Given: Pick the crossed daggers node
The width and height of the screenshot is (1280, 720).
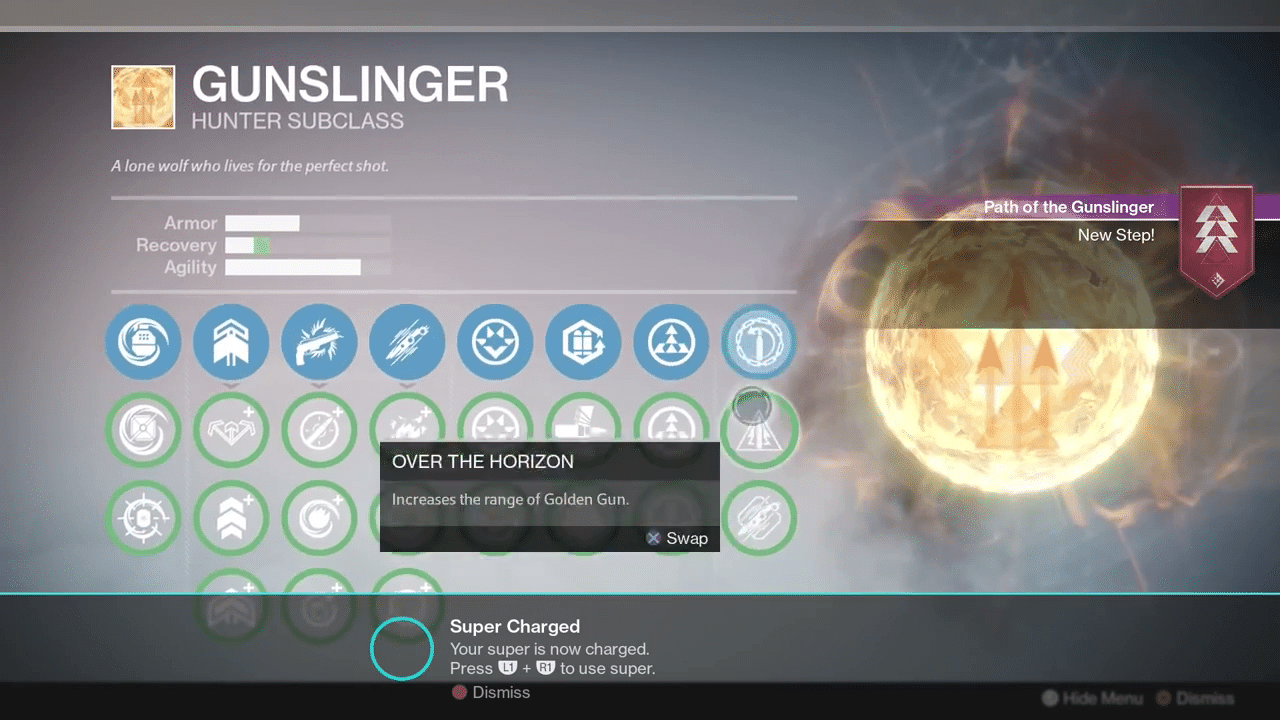Looking at the screenshot, I should point(759,519).
